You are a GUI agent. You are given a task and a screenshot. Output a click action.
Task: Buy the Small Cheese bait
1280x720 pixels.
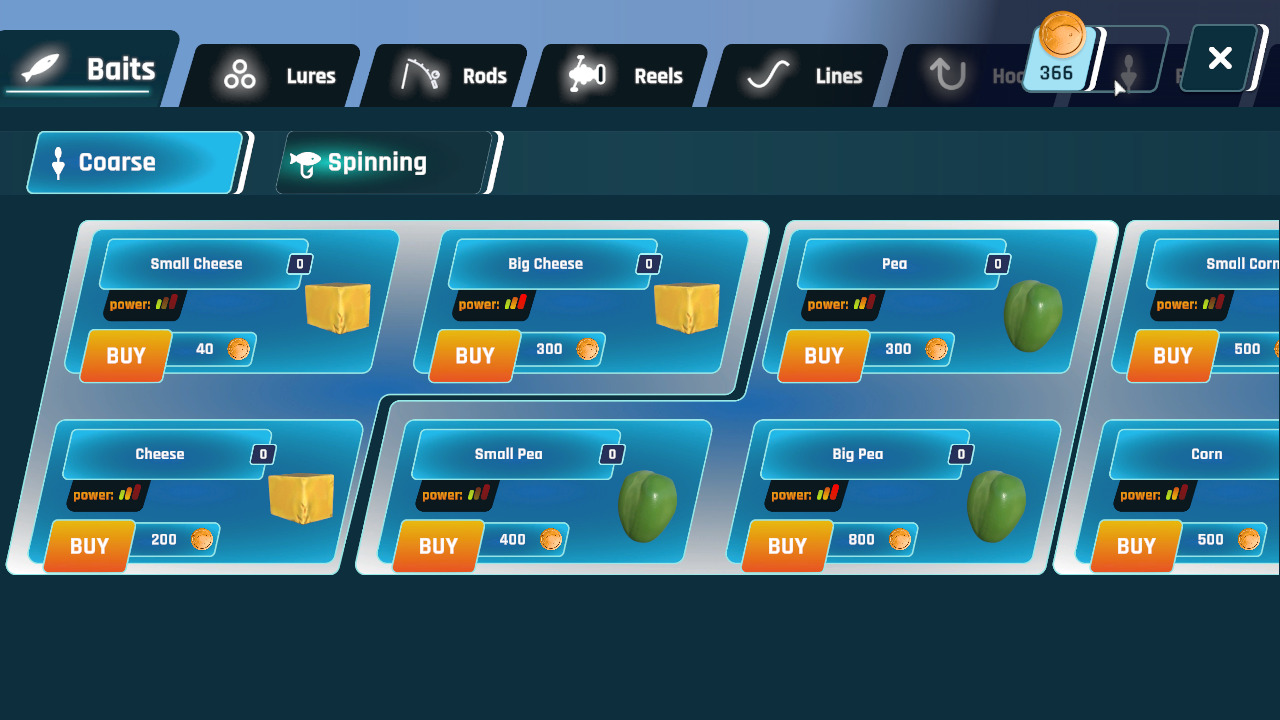[124, 356]
